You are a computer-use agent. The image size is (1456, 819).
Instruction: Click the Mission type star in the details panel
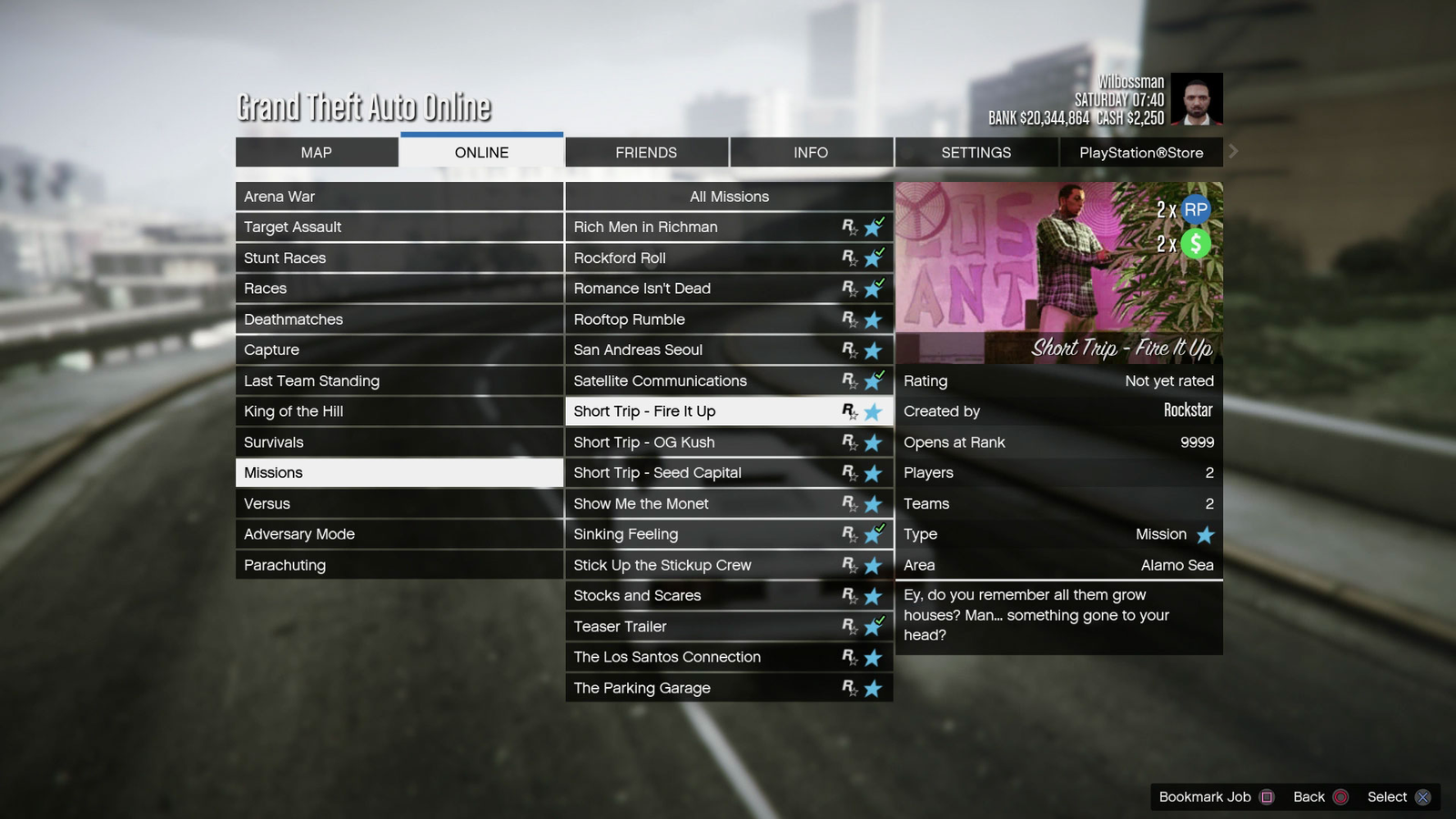[1205, 534]
